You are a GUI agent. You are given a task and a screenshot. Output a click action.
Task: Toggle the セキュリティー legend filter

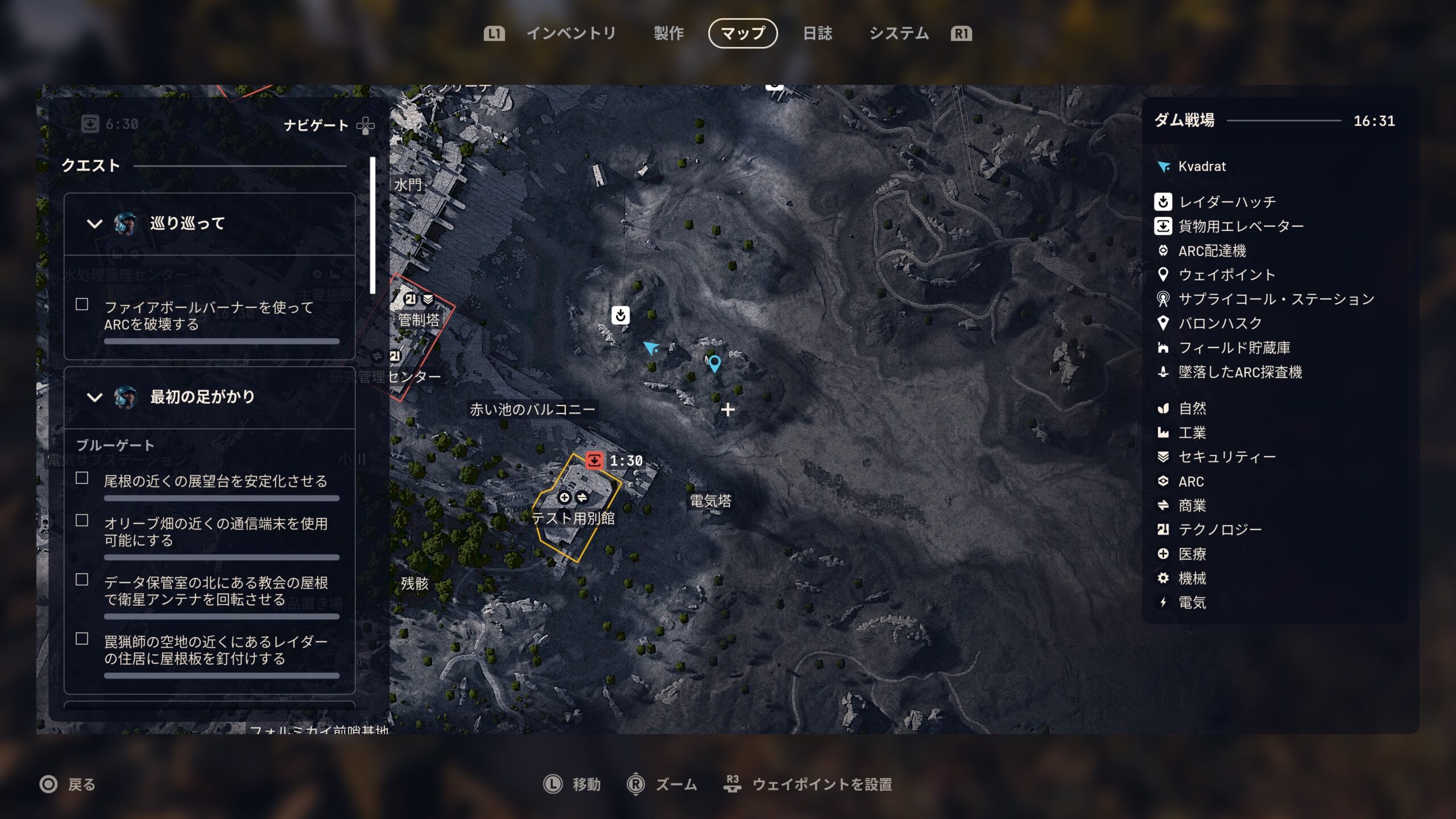1226,457
